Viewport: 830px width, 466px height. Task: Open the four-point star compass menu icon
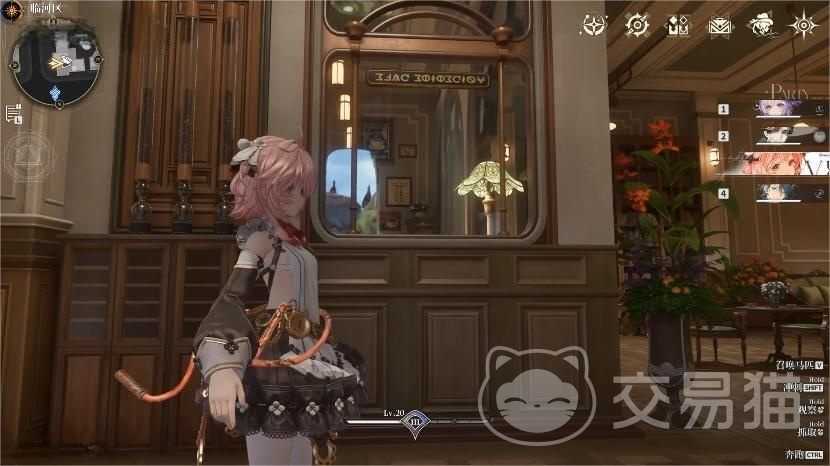tap(594, 25)
